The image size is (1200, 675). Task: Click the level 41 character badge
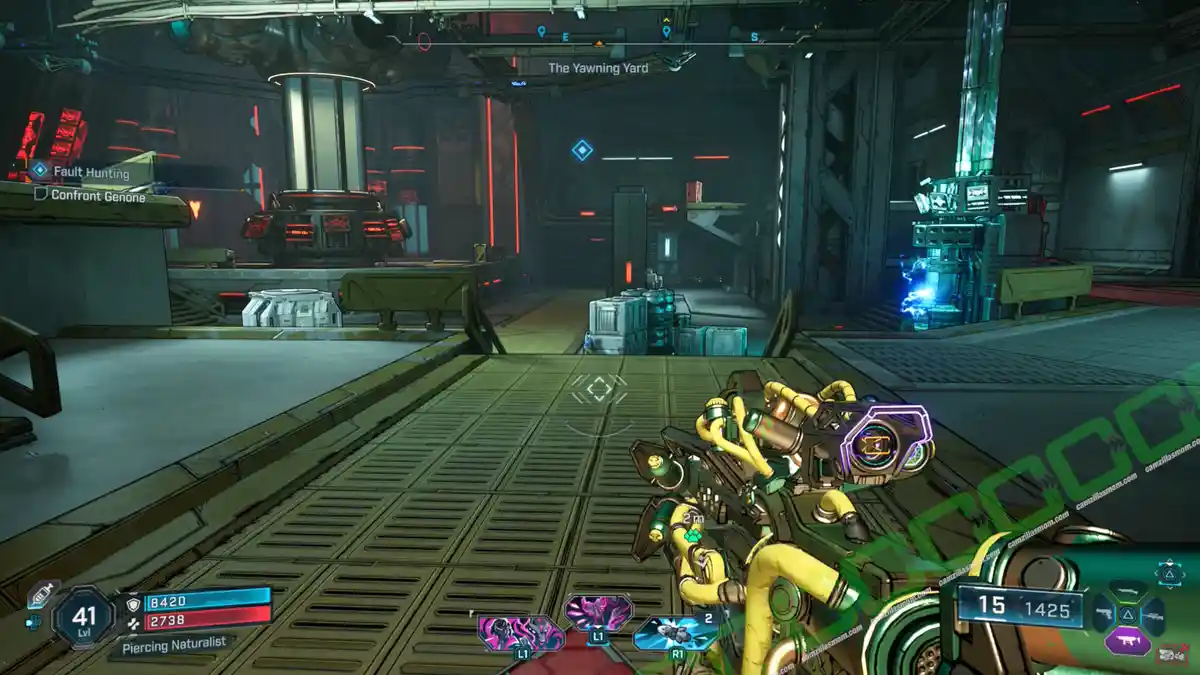[x=83, y=616]
